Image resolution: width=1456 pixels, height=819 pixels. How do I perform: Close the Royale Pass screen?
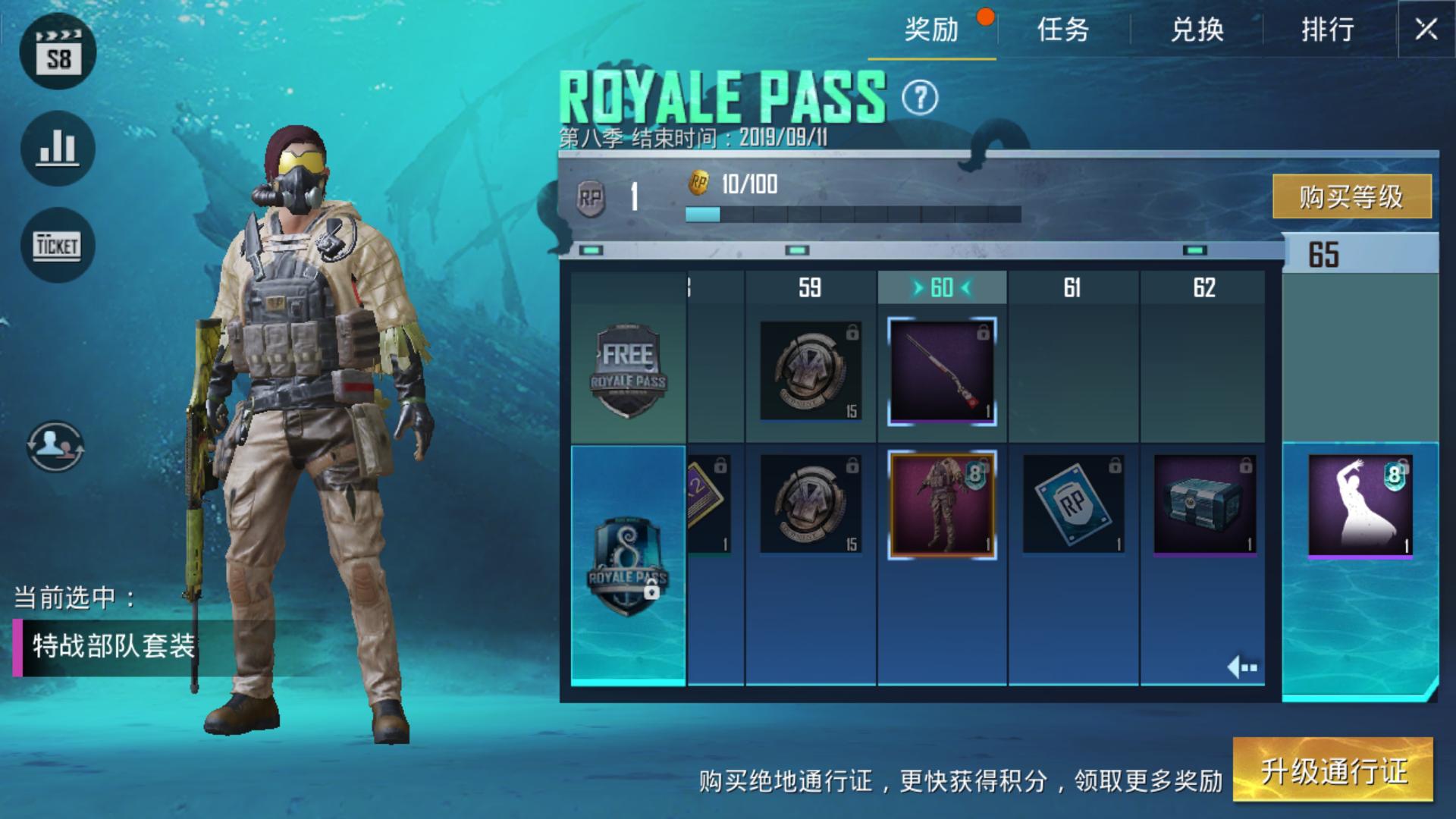(x=1426, y=30)
